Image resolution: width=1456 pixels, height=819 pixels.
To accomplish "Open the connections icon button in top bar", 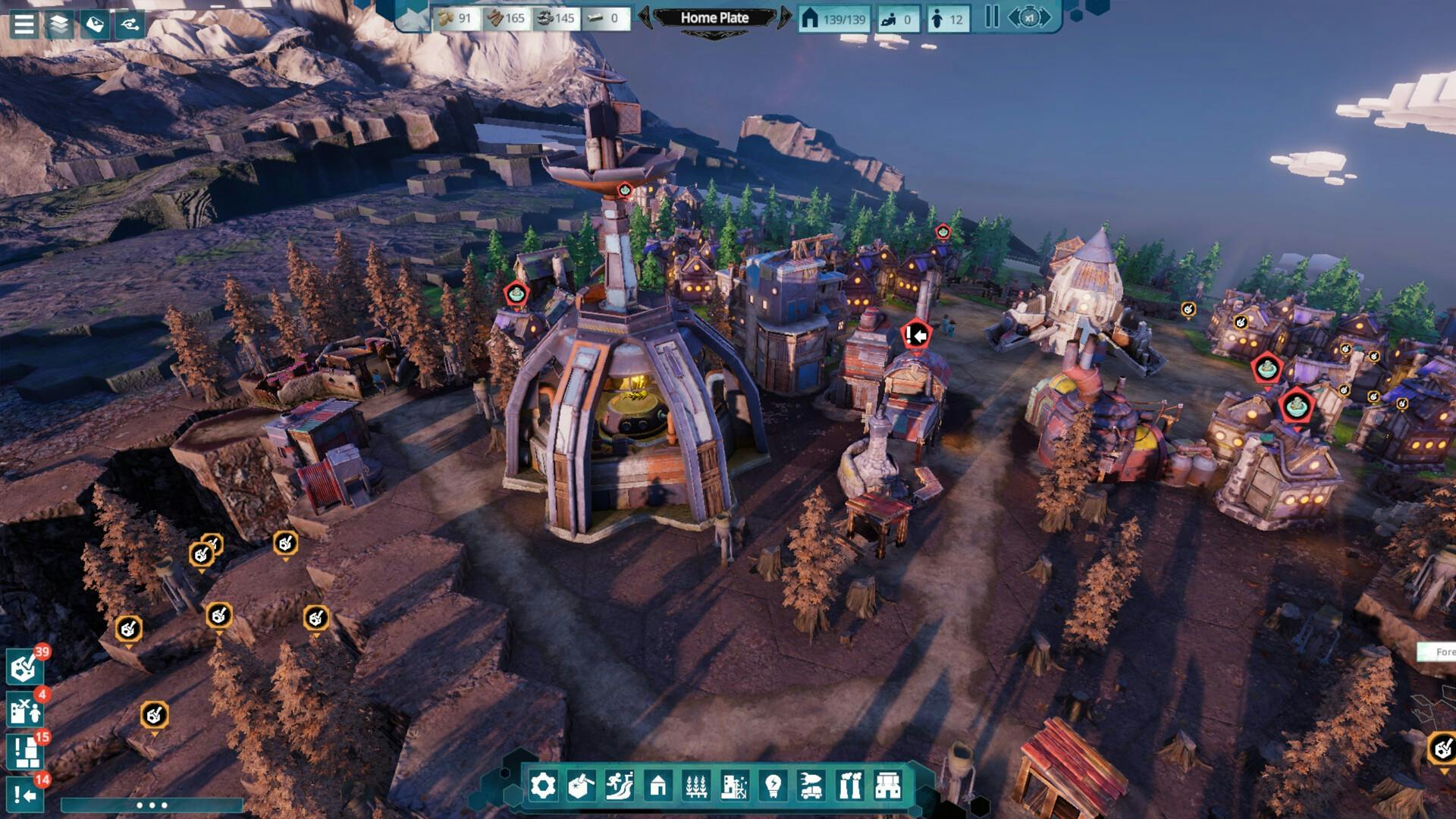I will pyautogui.click(x=130, y=24).
